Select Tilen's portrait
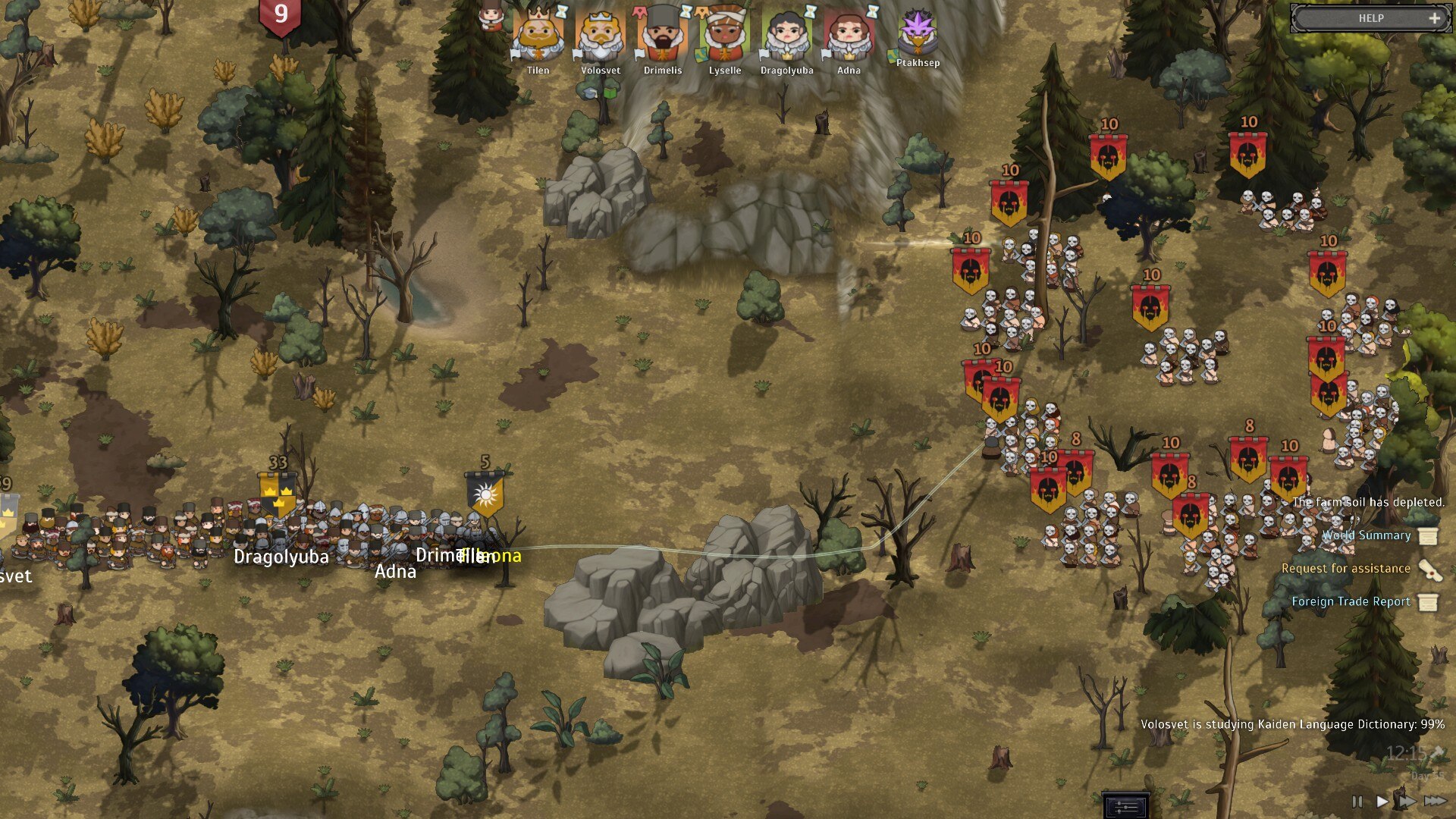The height and width of the screenshot is (819, 1456). pyautogui.click(x=538, y=36)
